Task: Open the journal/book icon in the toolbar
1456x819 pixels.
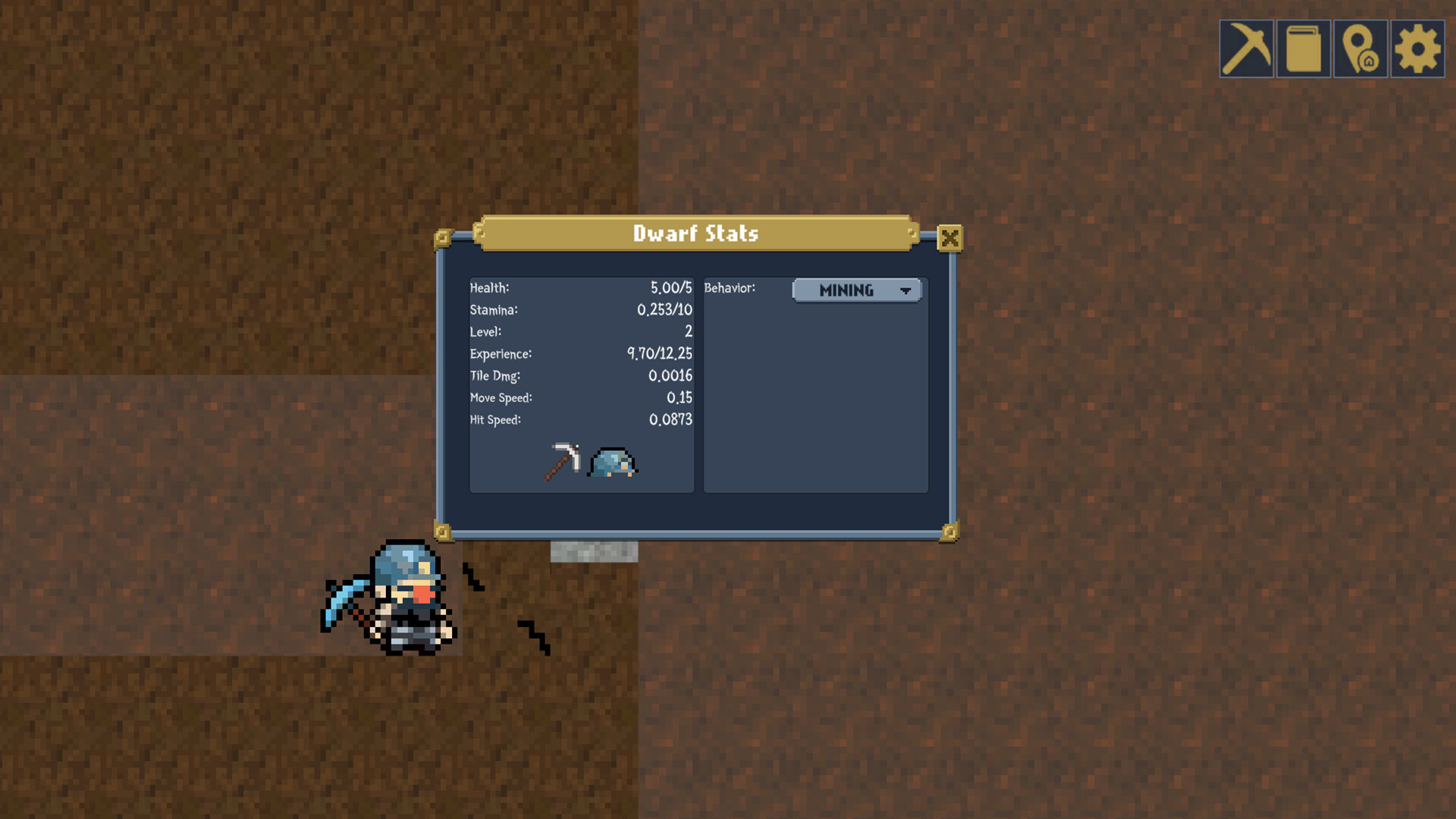Action: (1303, 49)
